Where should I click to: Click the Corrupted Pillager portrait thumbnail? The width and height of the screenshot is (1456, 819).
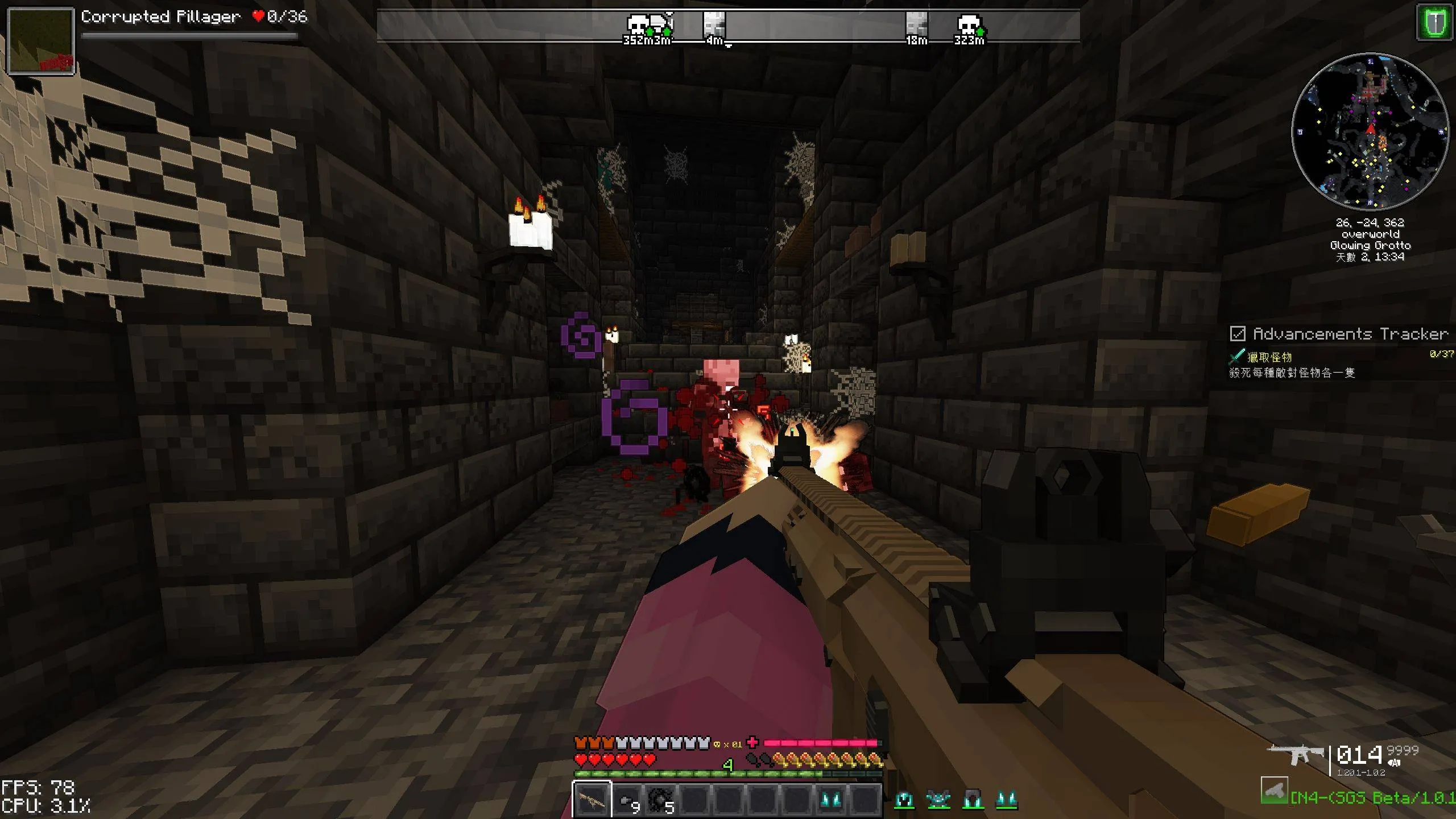pyautogui.click(x=40, y=40)
